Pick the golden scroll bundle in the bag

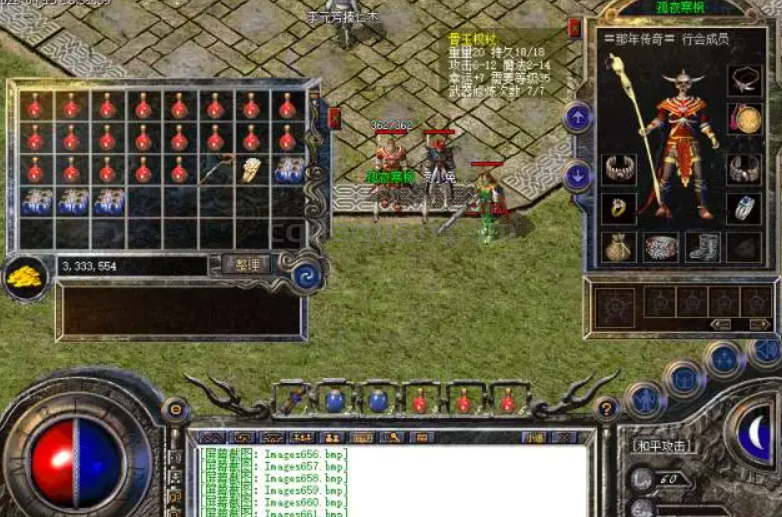pos(250,169)
